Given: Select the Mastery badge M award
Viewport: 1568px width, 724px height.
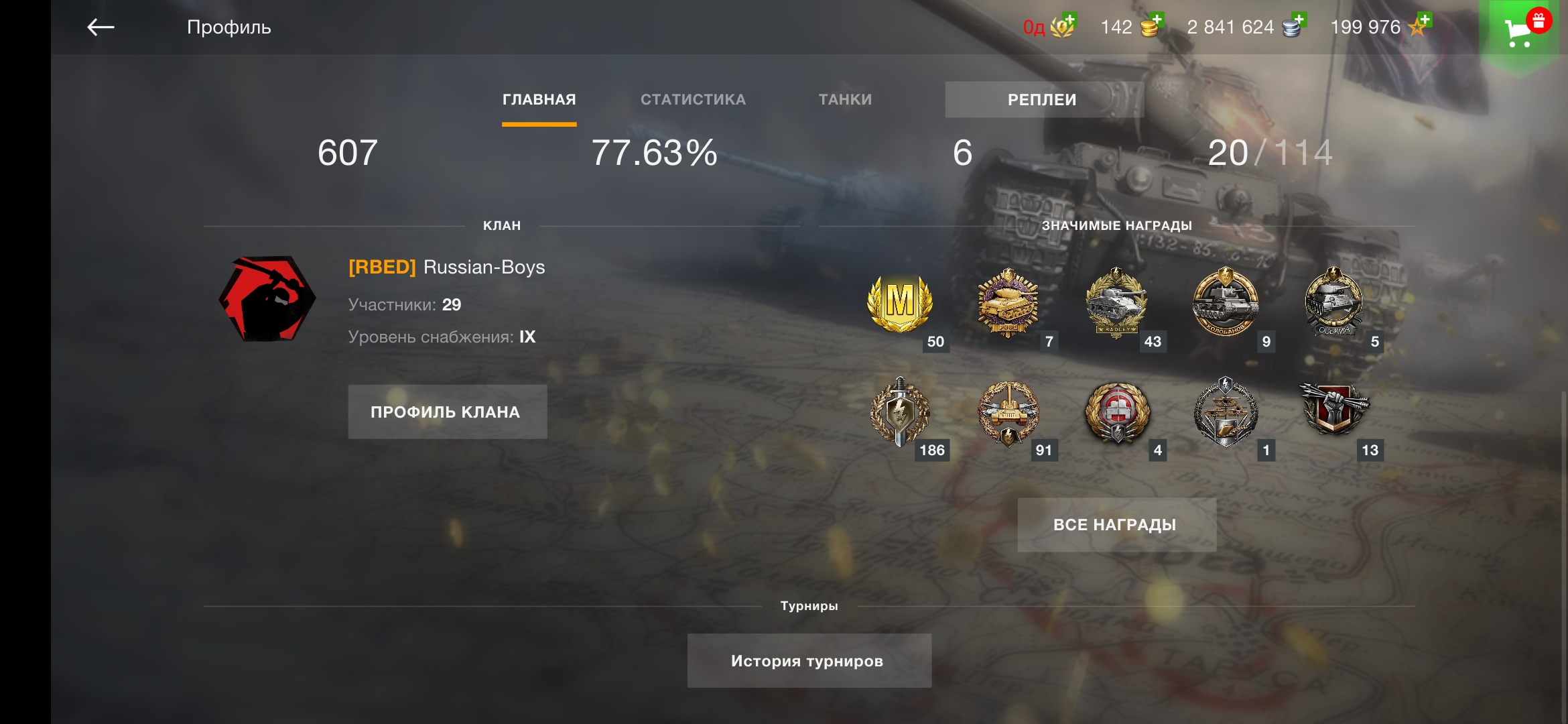Looking at the screenshot, I should [x=900, y=304].
